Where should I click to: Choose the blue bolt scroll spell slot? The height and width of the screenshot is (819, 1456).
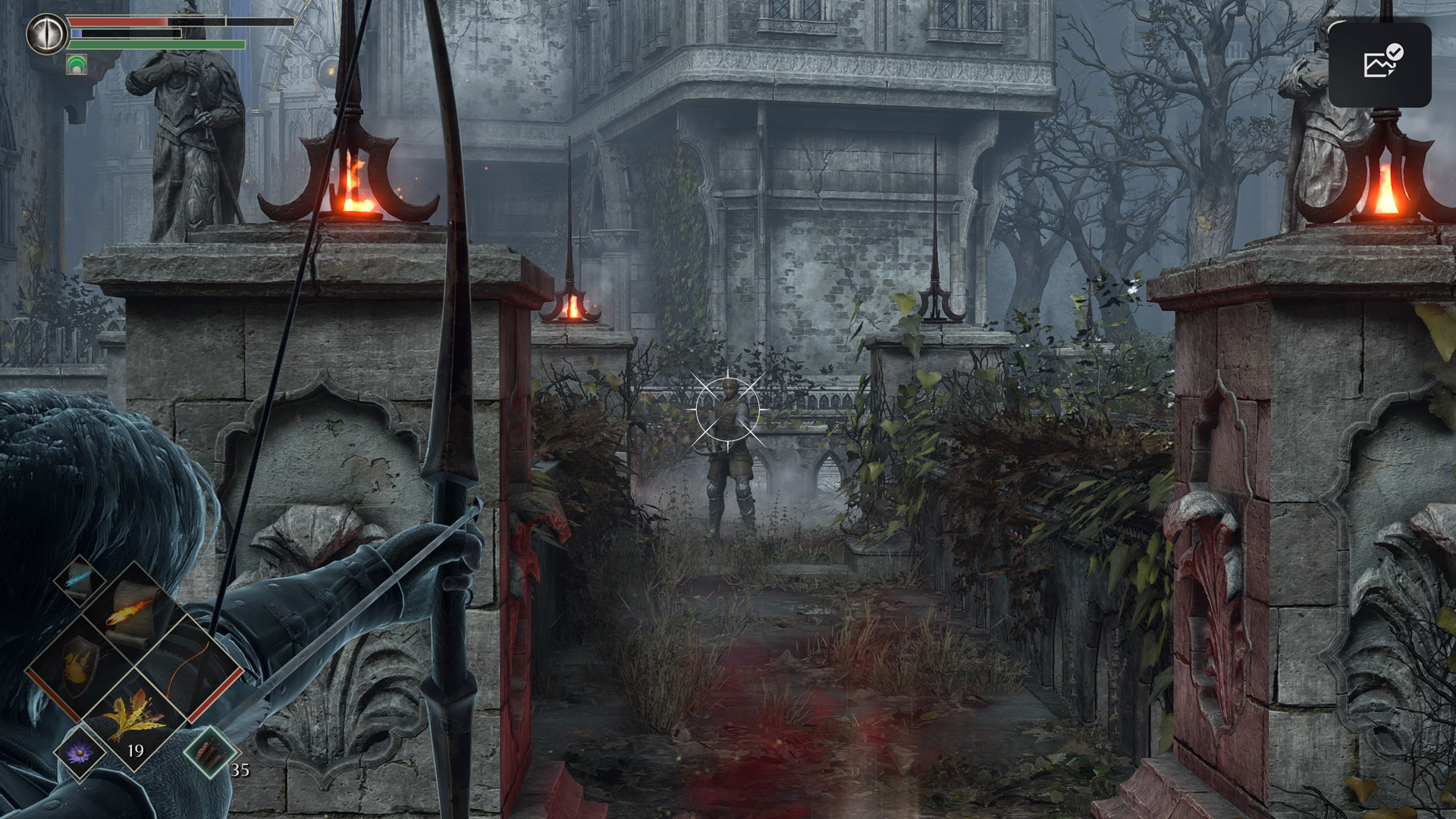tap(80, 580)
